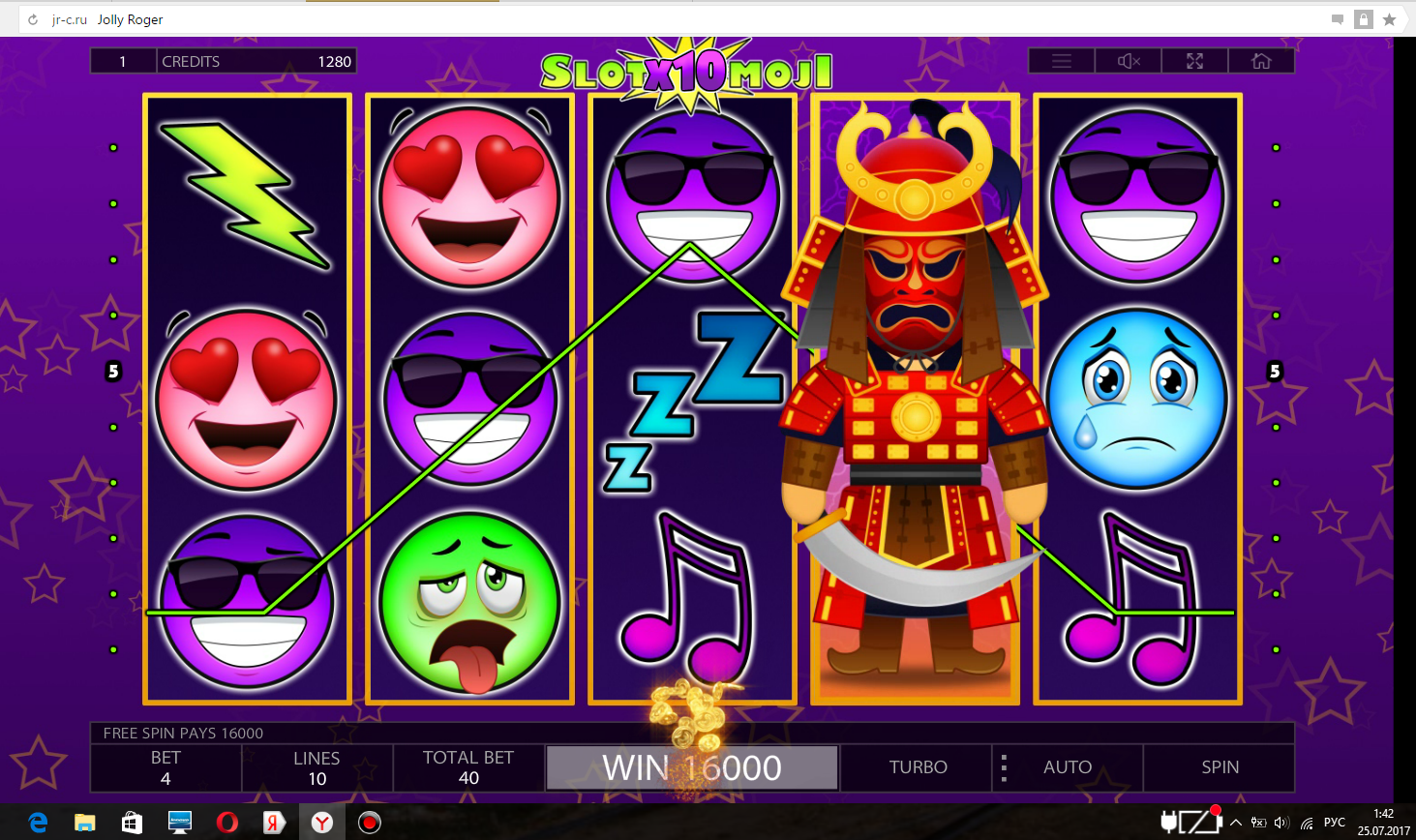
Task: Click the fullscreen expand icon
Action: coord(1193,60)
